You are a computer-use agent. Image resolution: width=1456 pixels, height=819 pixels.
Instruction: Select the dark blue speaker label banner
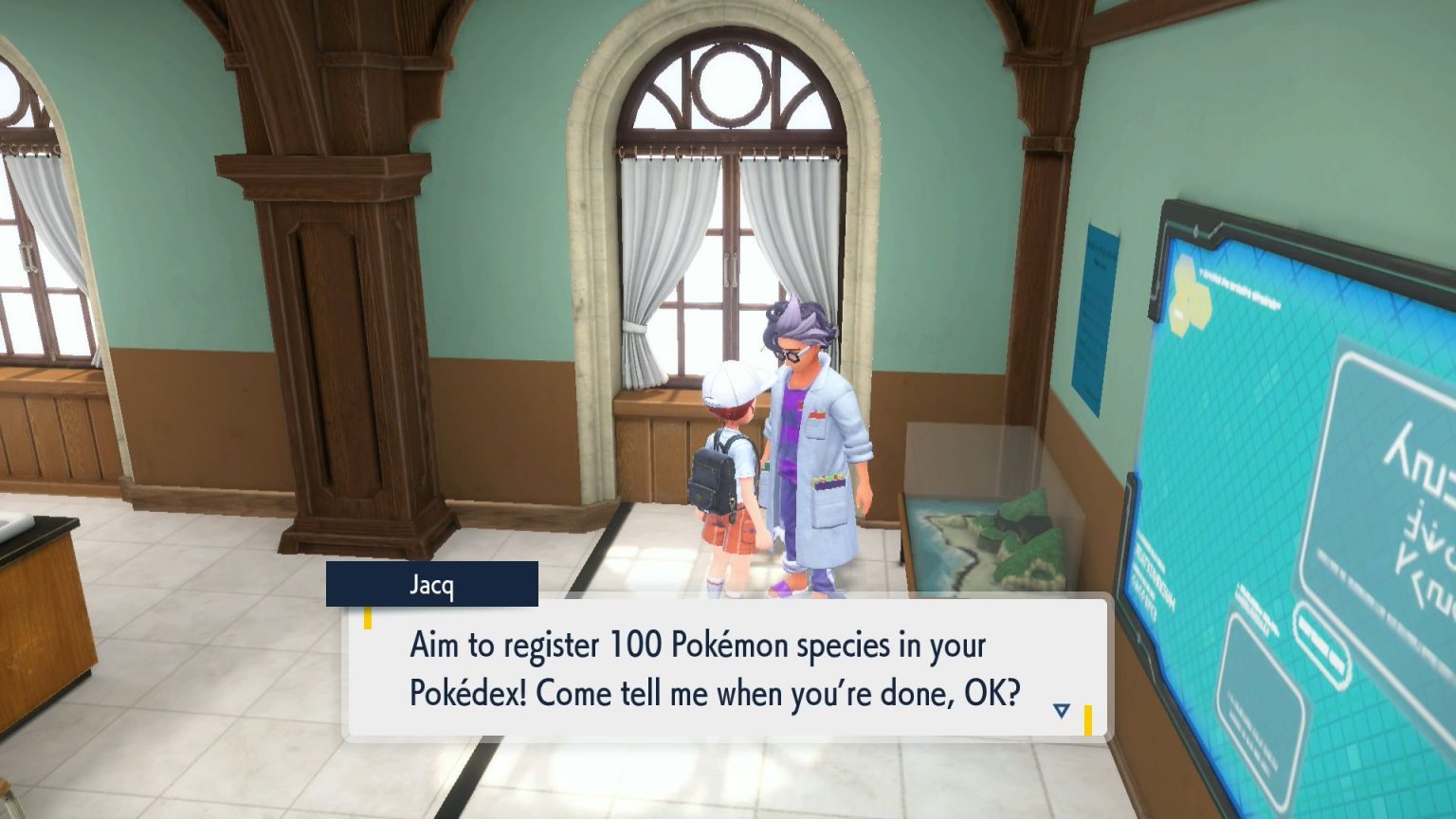click(431, 586)
